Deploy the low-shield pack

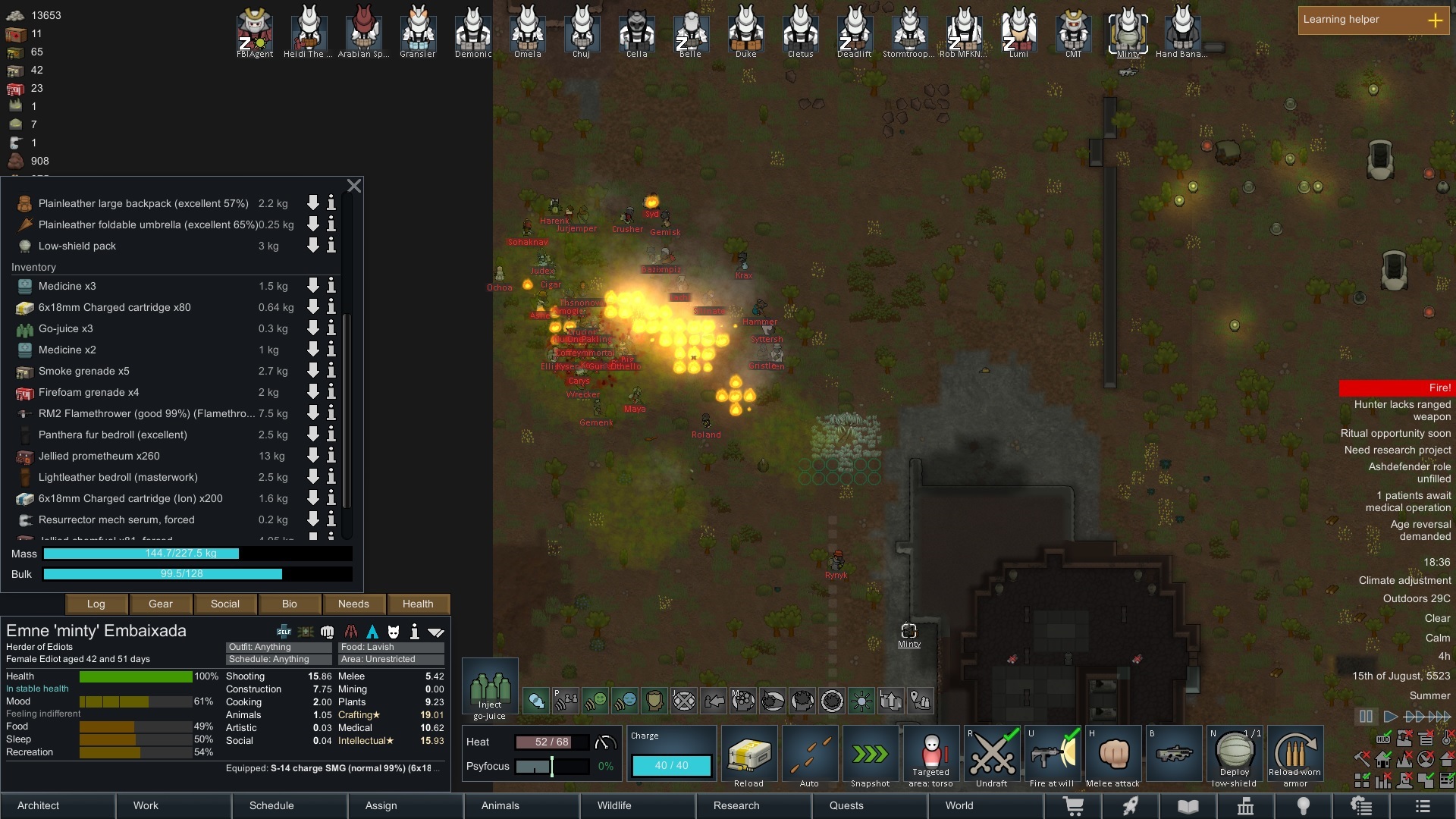click(1235, 755)
